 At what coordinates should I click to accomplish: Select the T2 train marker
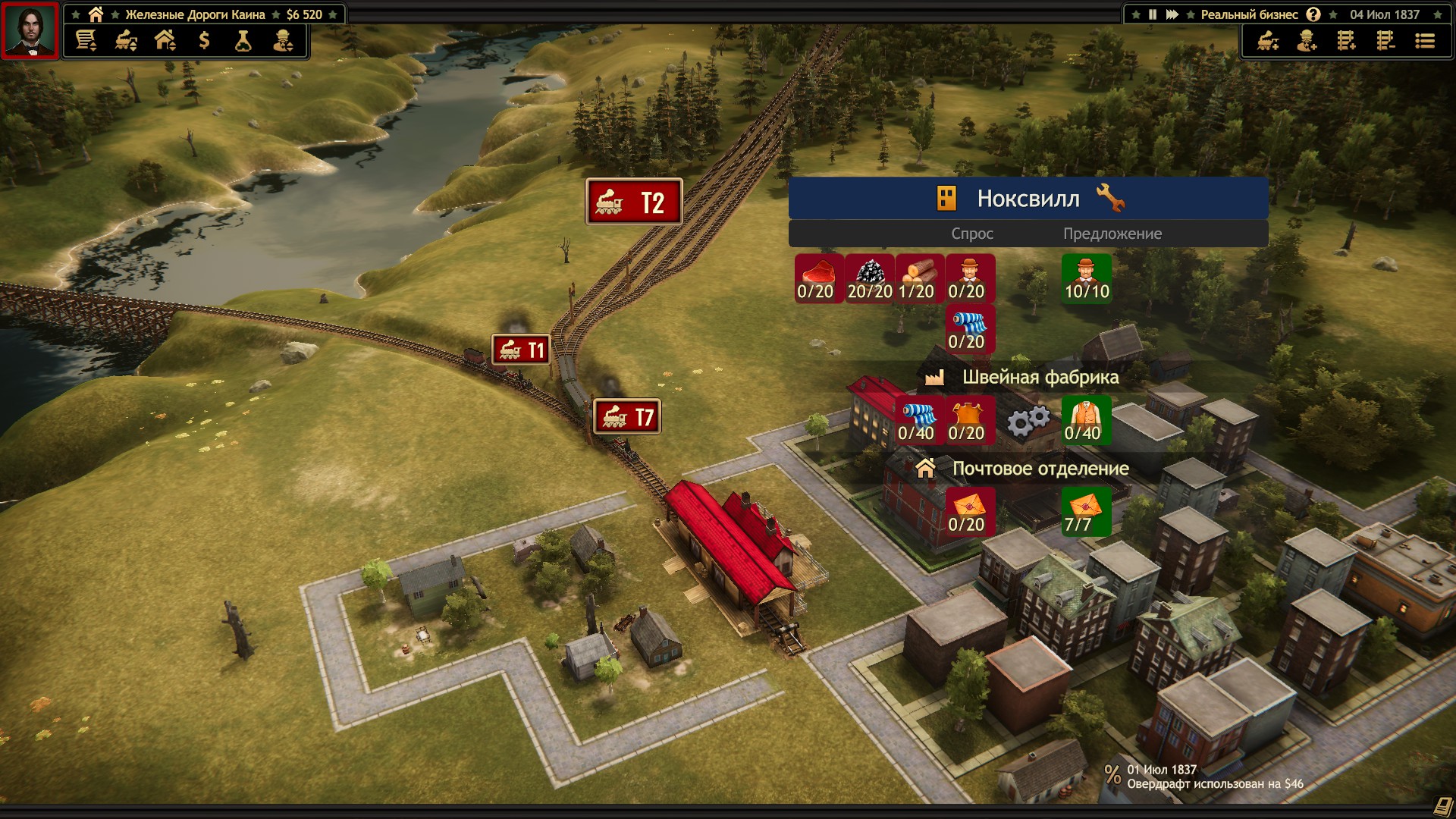coord(634,202)
